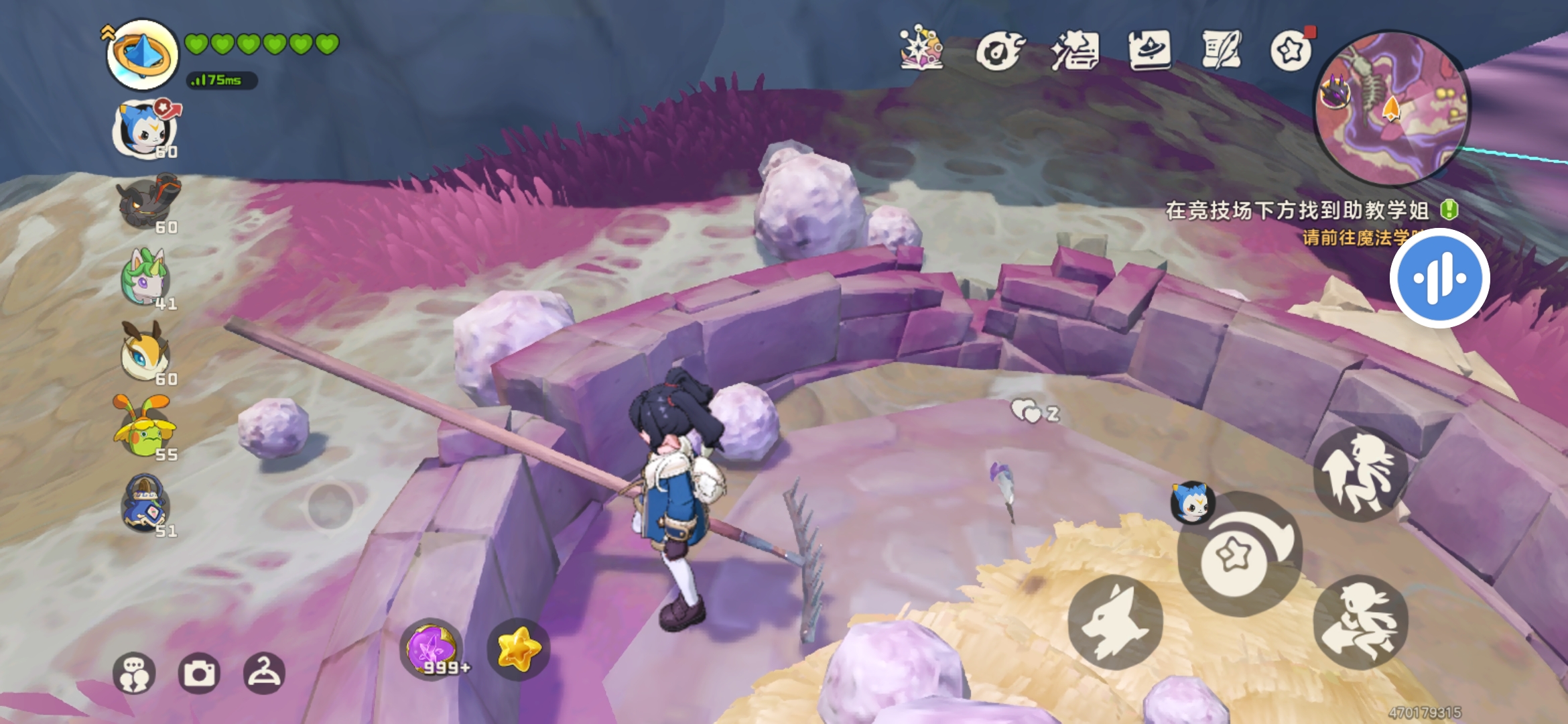Select the blue hooded pet, level 51
This screenshot has width=1568, height=724.
[x=145, y=504]
